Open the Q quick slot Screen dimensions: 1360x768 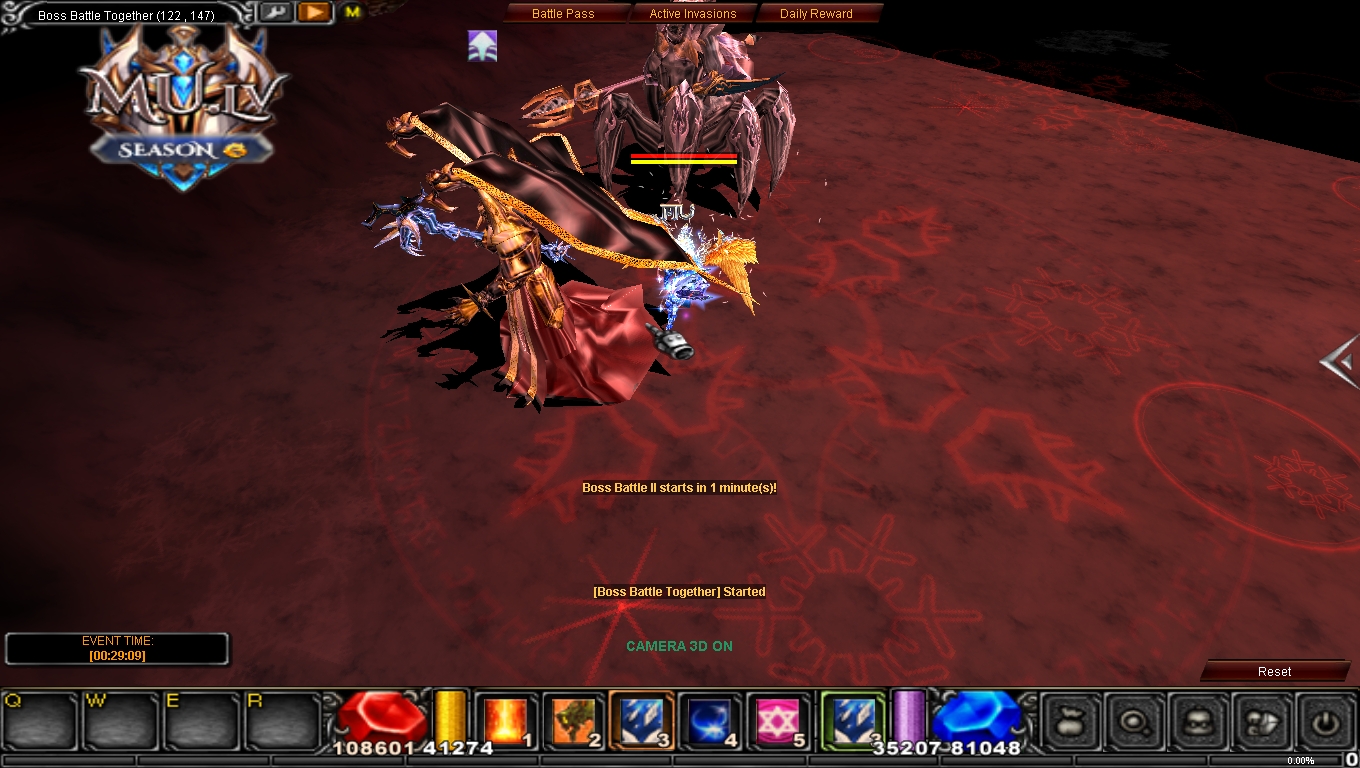pos(37,718)
